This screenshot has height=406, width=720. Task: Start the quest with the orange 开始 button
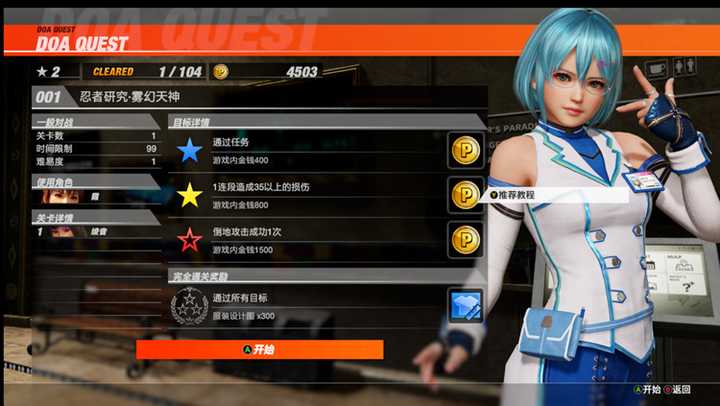[x=259, y=350]
